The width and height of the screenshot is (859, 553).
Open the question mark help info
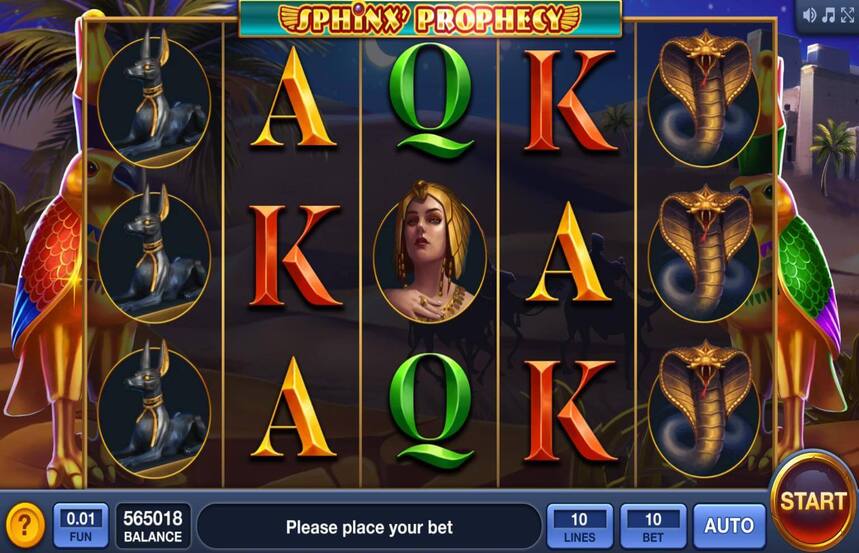point(24,526)
